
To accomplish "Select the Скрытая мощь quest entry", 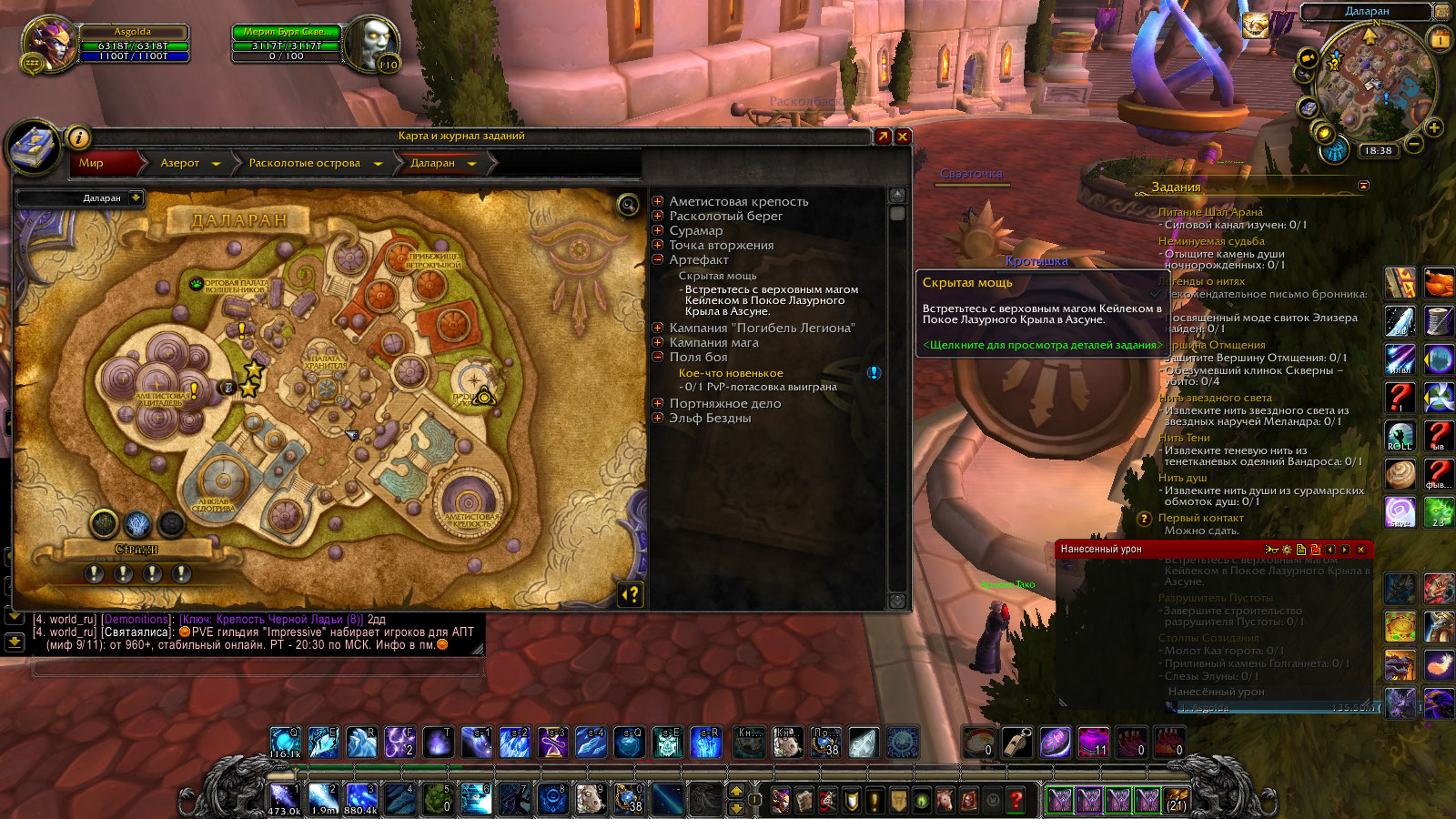I will click(717, 276).
